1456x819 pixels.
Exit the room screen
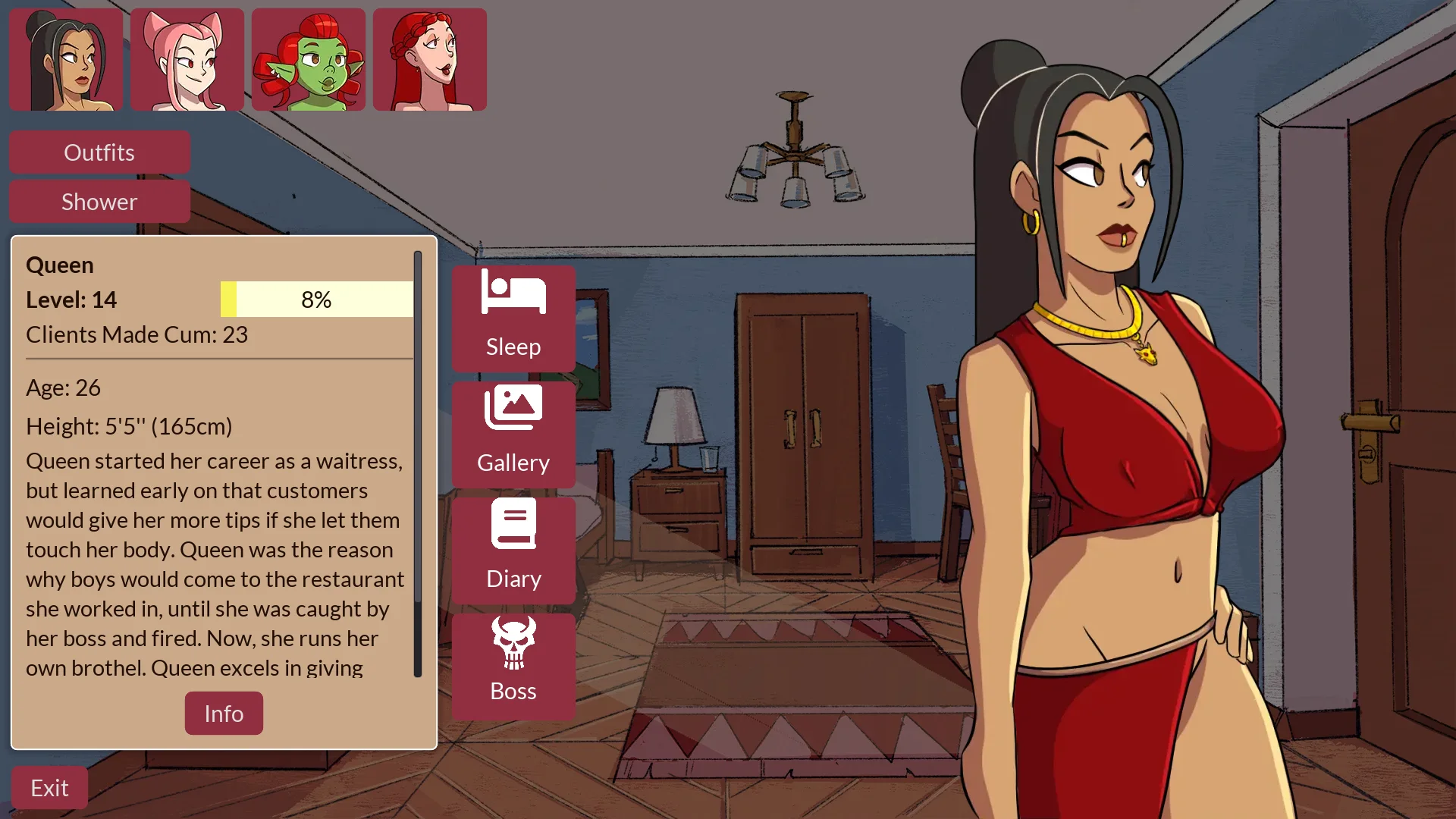(x=49, y=788)
